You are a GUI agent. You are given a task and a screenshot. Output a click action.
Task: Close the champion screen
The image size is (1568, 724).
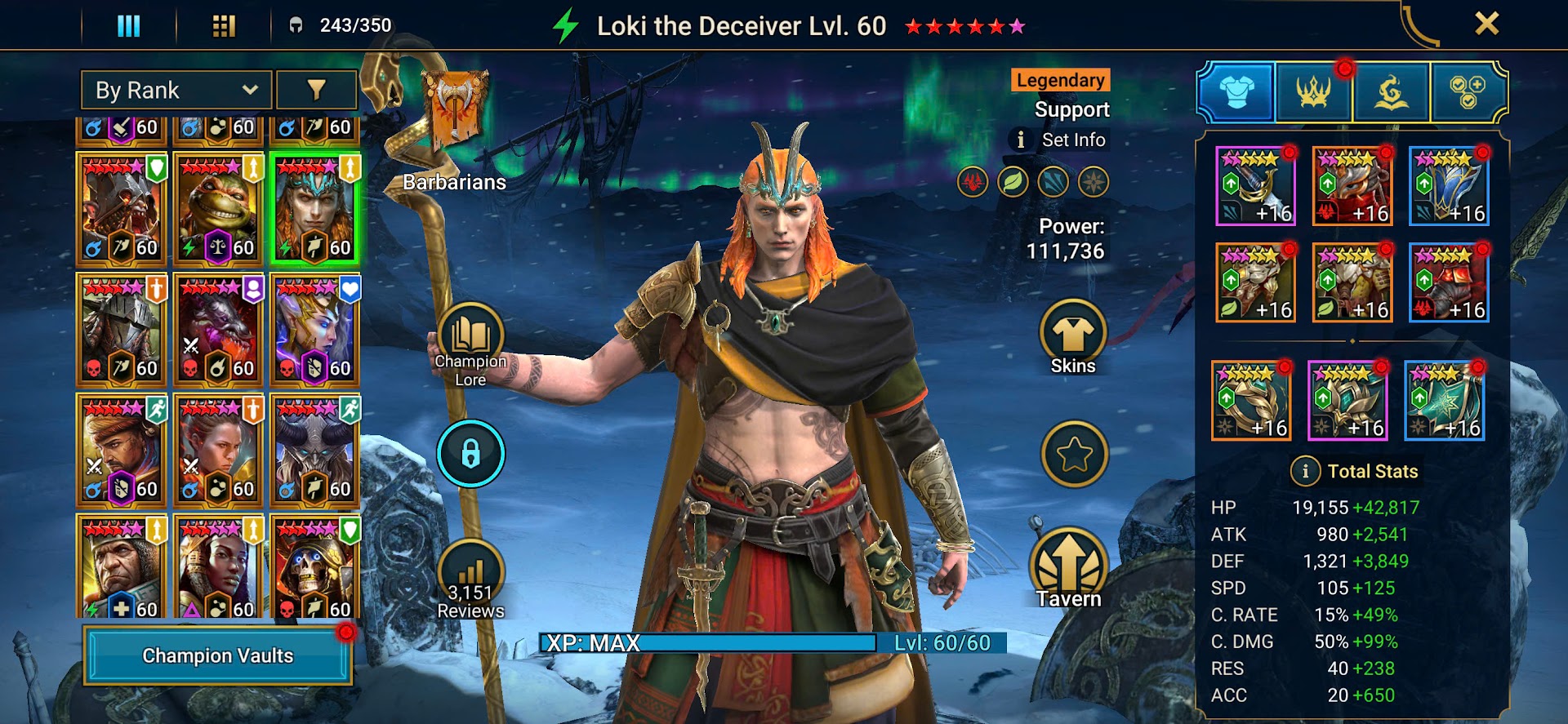1486,24
